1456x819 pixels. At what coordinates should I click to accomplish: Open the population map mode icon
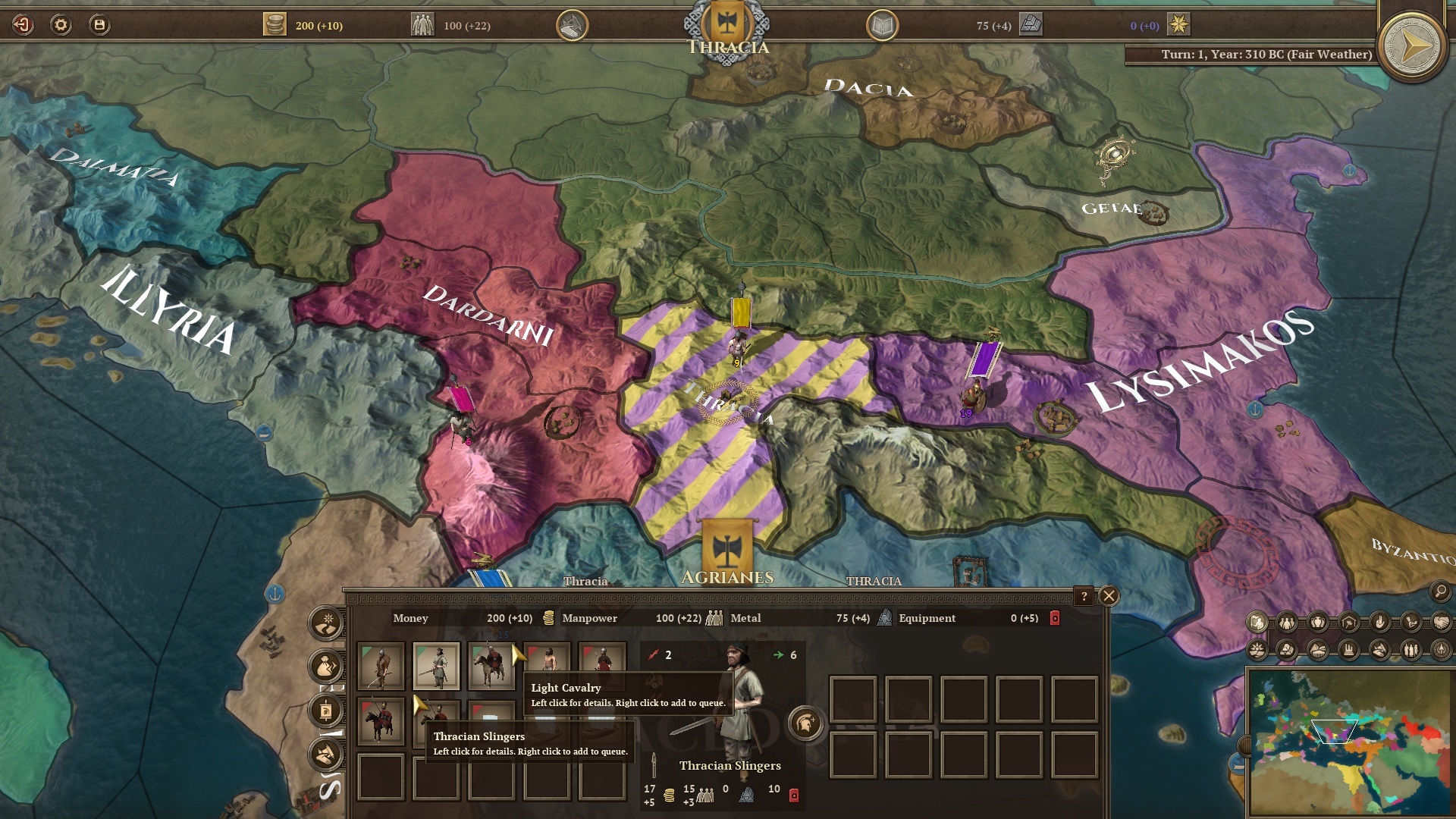point(1286,623)
